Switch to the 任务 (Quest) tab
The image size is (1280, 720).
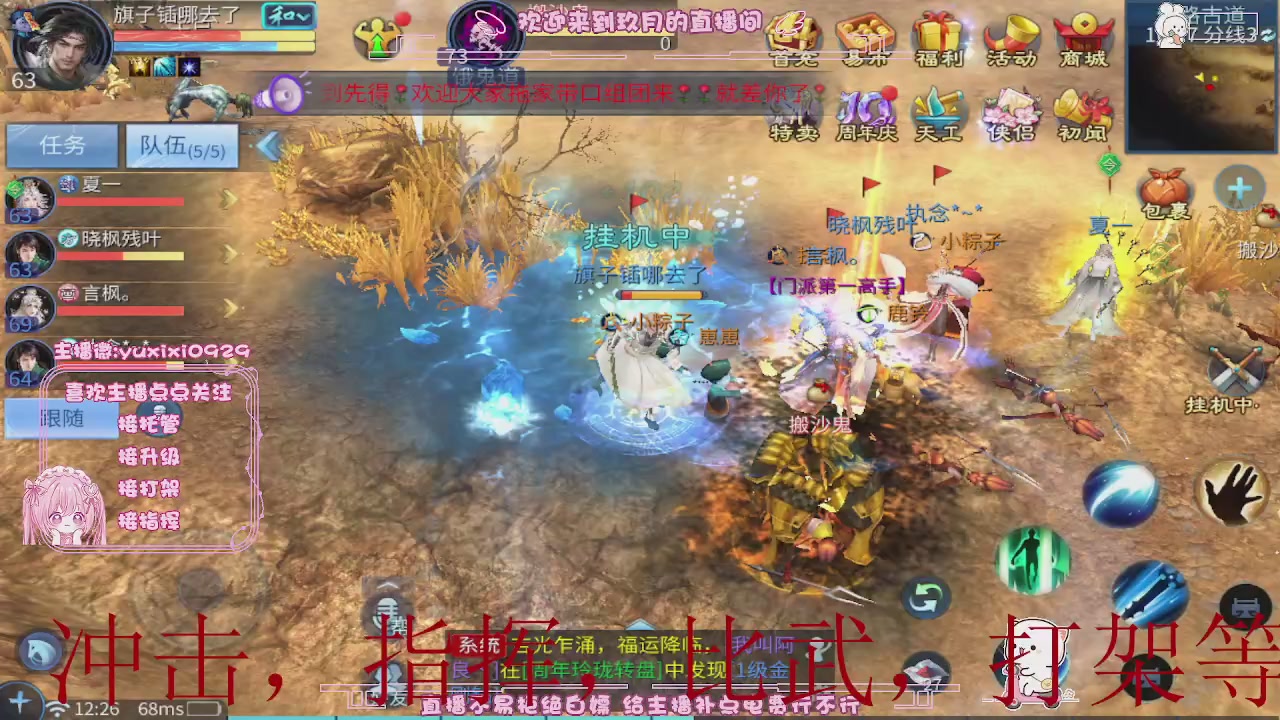pyautogui.click(x=60, y=146)
